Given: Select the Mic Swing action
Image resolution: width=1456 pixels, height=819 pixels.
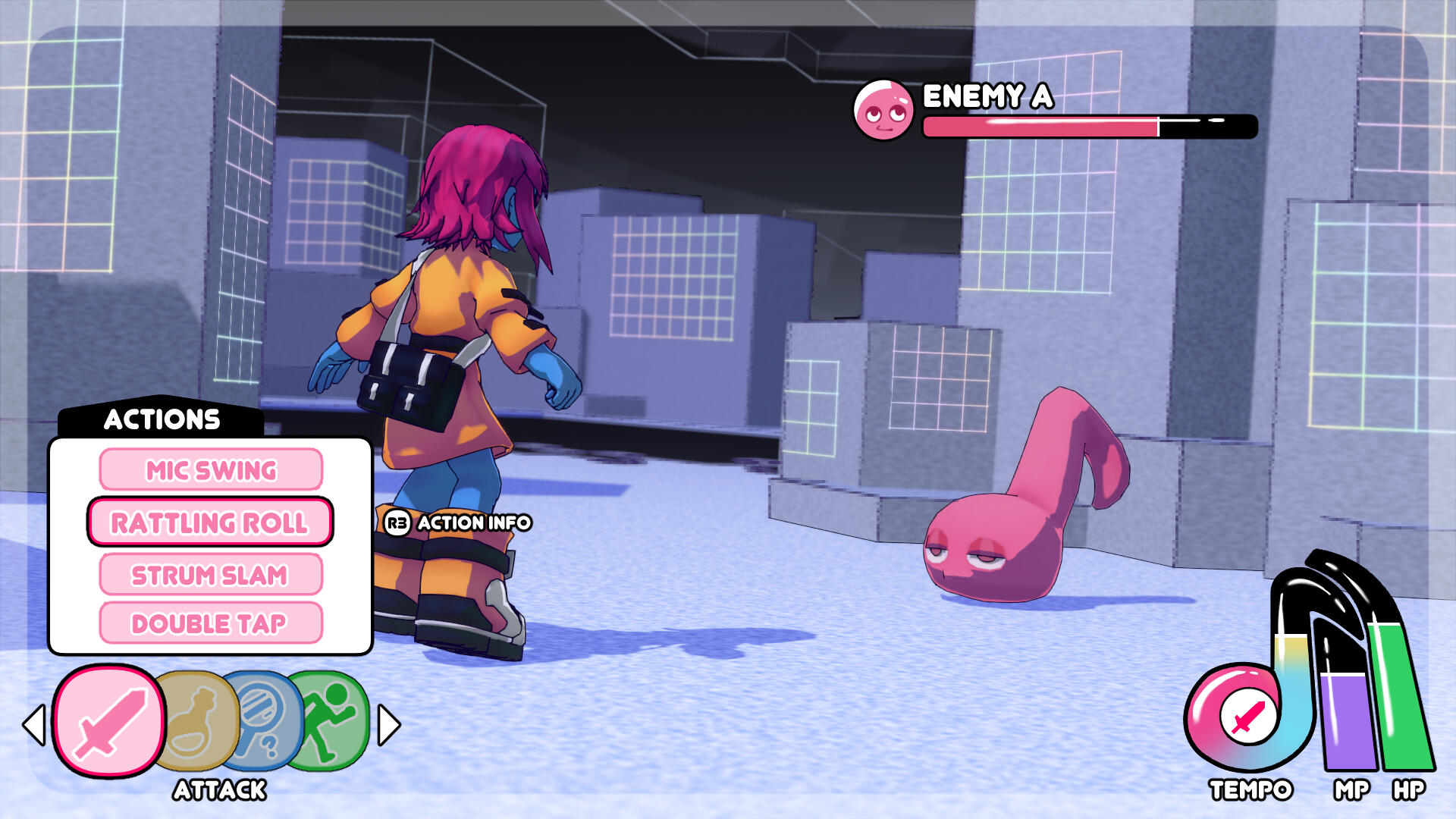Looking at the screenshot, I should click(x=211, y=470).
